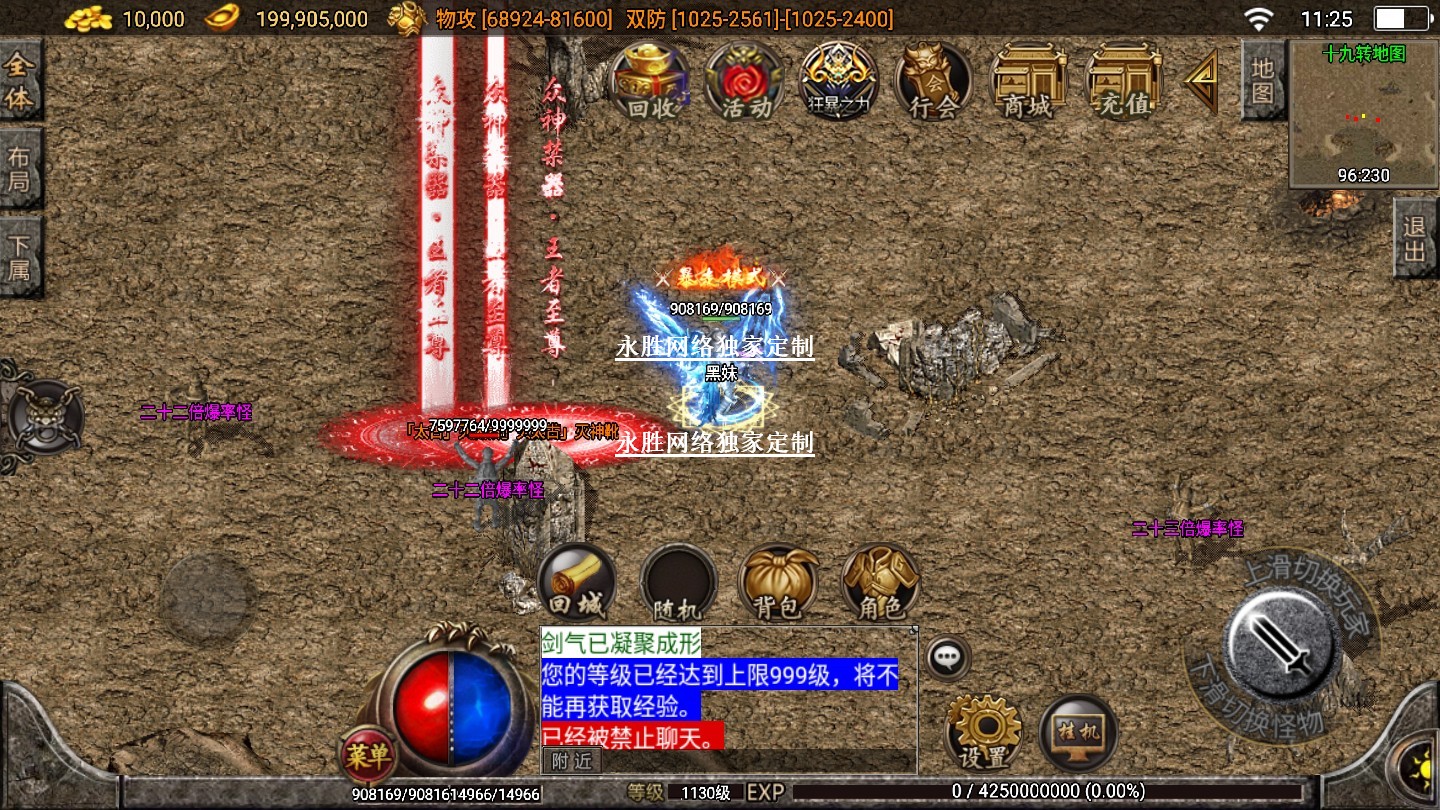Click the 十九转地图 minimap
Image resolution: width=1440 pixels, height=810 pixels.
[1362, 115]
